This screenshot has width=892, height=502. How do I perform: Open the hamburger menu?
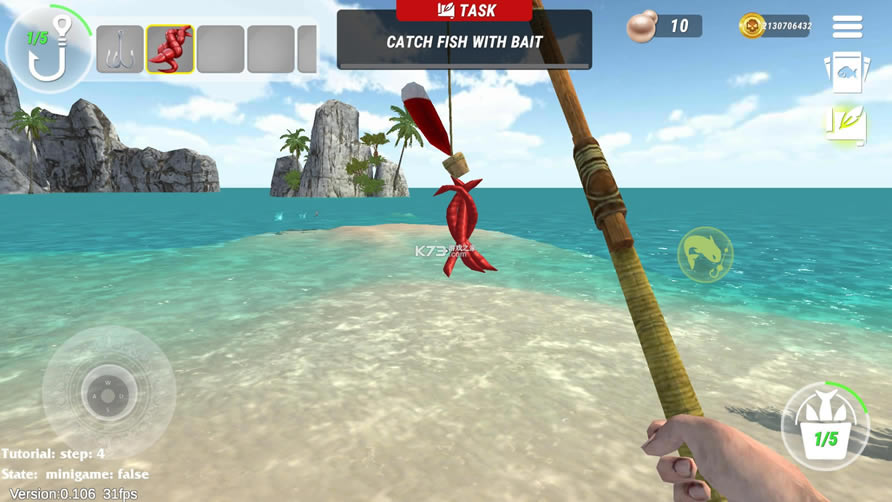coord(847,27)
